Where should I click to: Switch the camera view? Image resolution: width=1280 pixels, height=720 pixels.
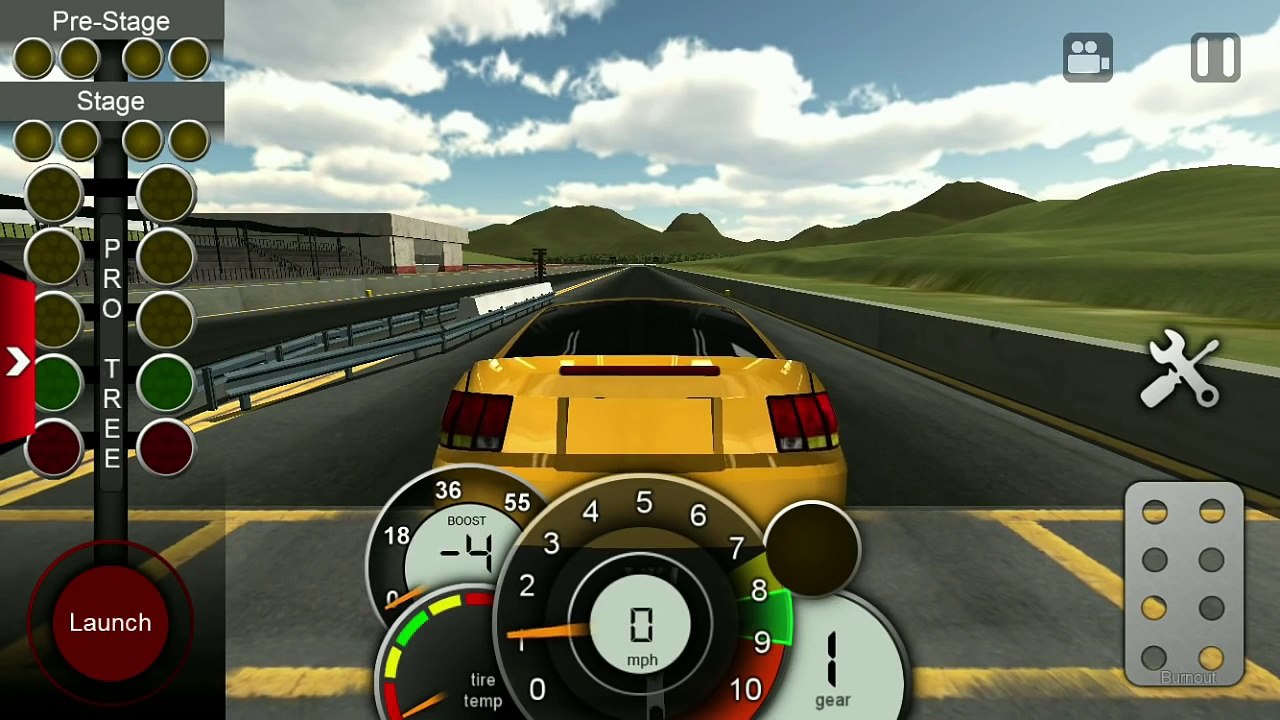(1088, 58)
